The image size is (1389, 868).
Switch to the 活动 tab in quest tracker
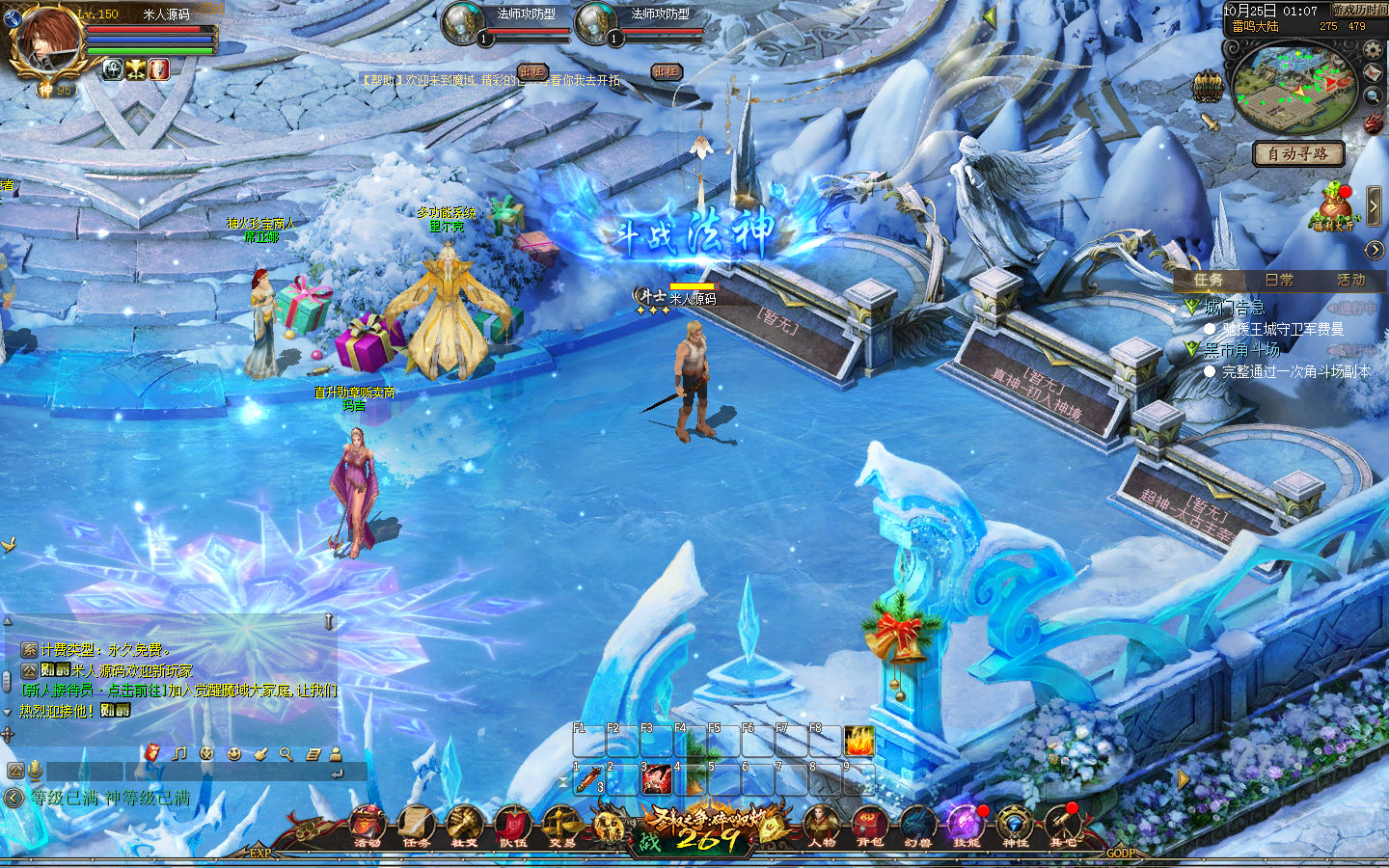(1350, 280)
